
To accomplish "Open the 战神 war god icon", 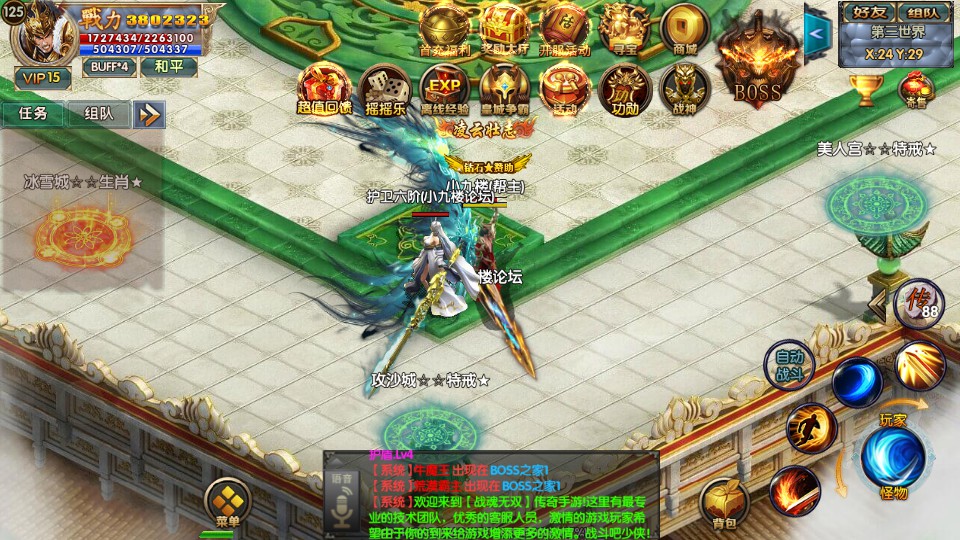I will (x=685, y=88).
